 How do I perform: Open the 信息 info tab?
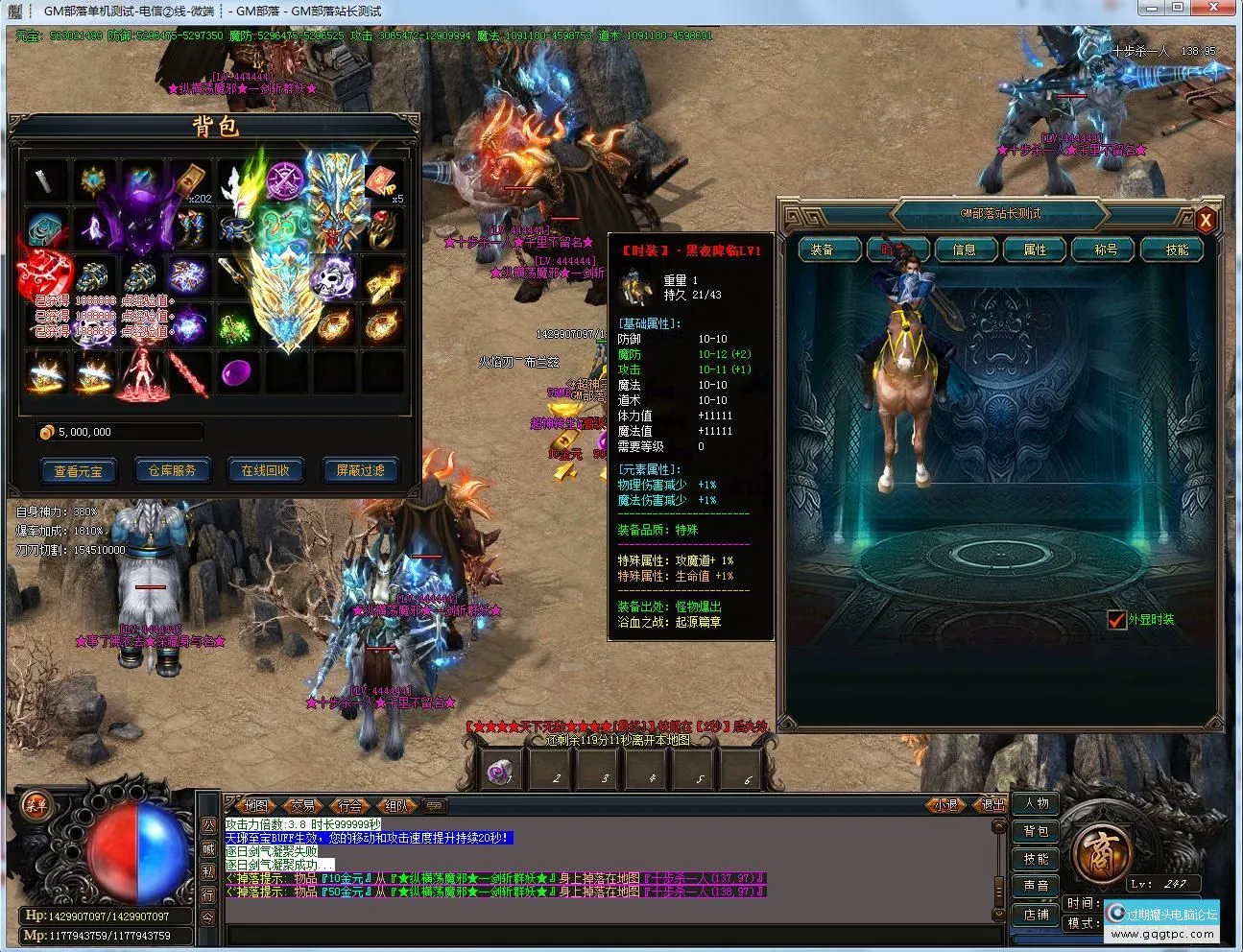(x=964, y=250)
